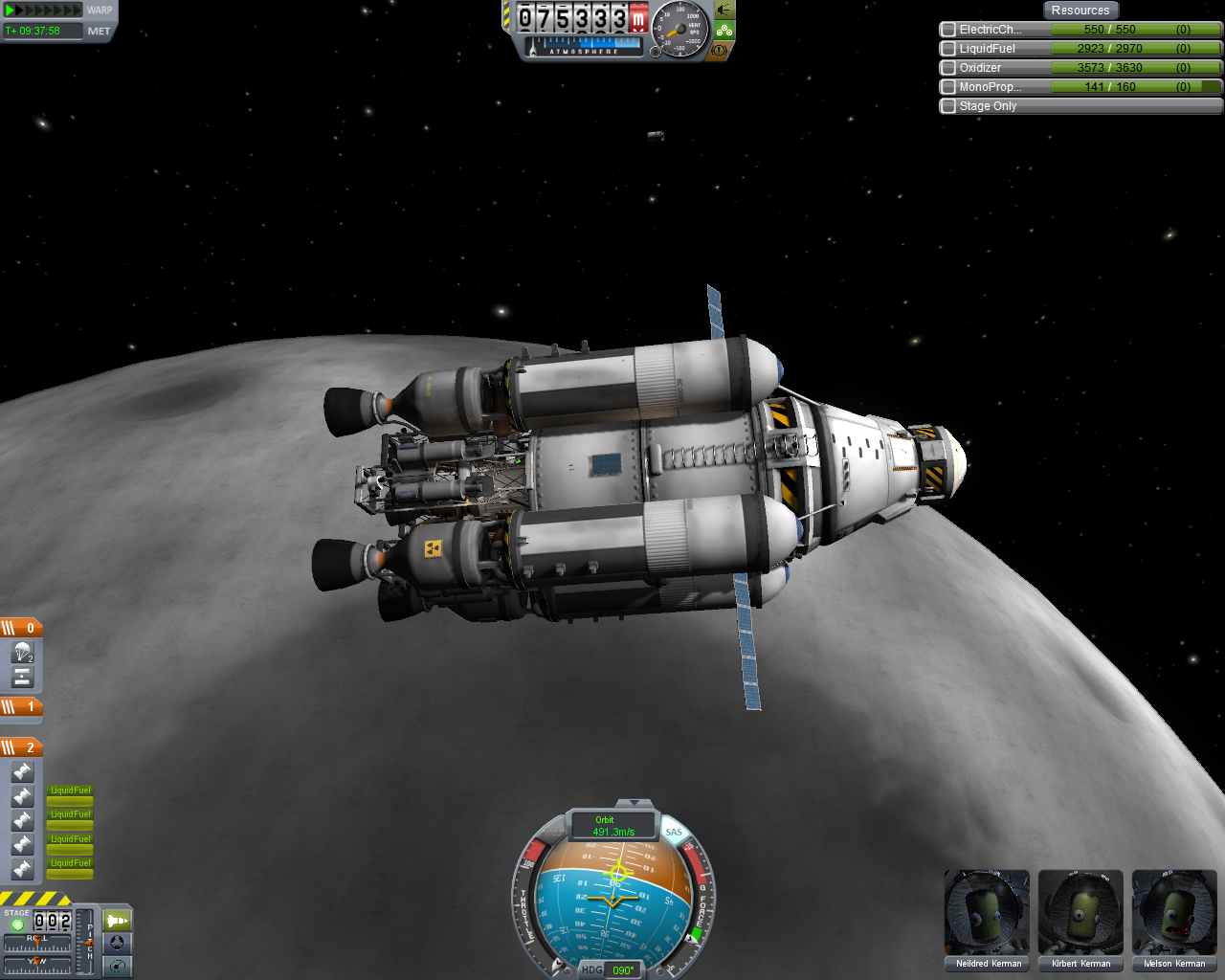Collapse the navball with the top arrow
This screenshot has width=1225, height=980.
pos(634,803)
